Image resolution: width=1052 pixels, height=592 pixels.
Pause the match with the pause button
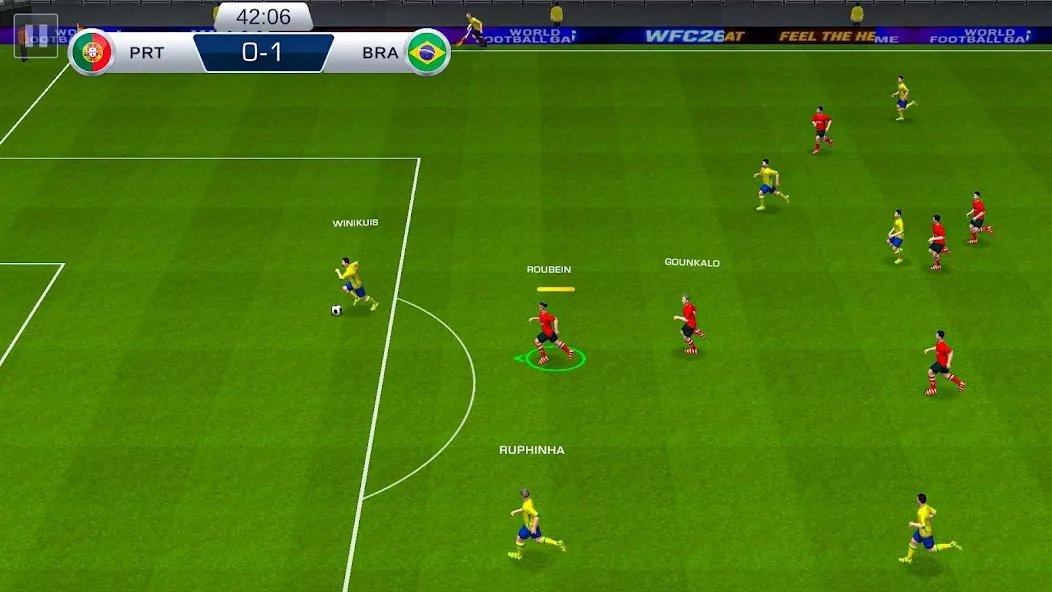tap(36, 36)
